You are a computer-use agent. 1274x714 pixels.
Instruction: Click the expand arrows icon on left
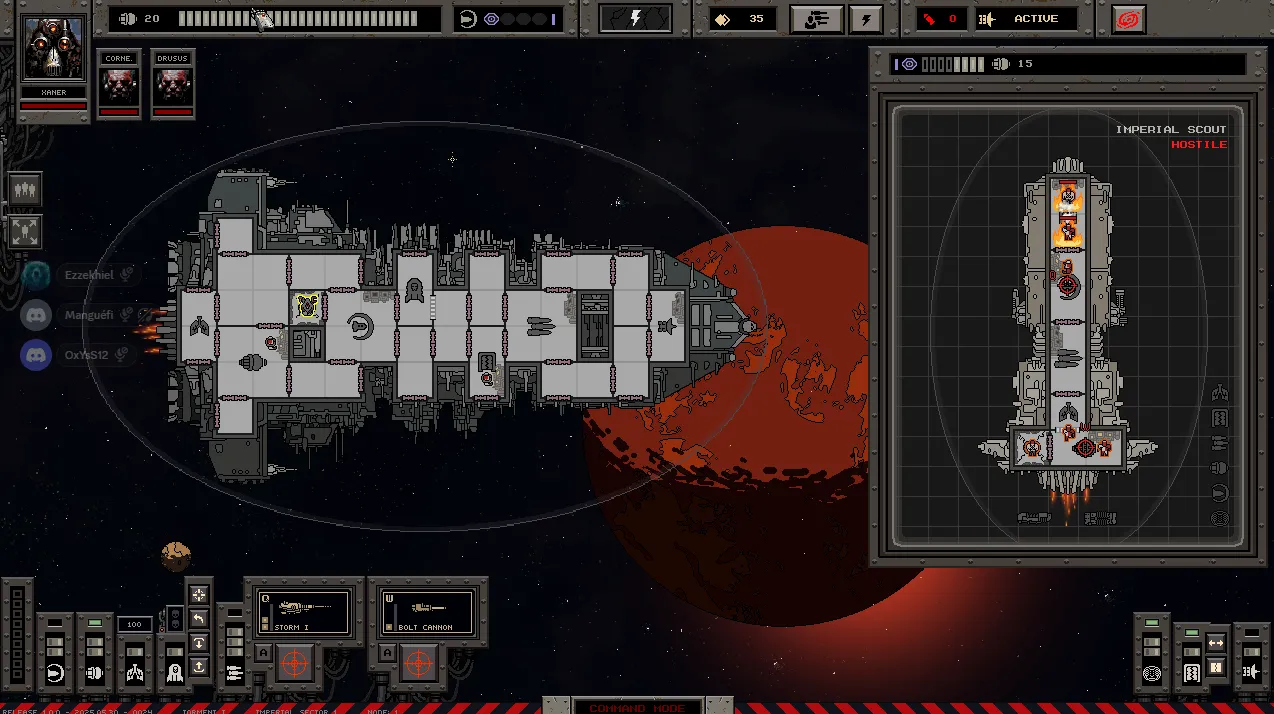25,231
